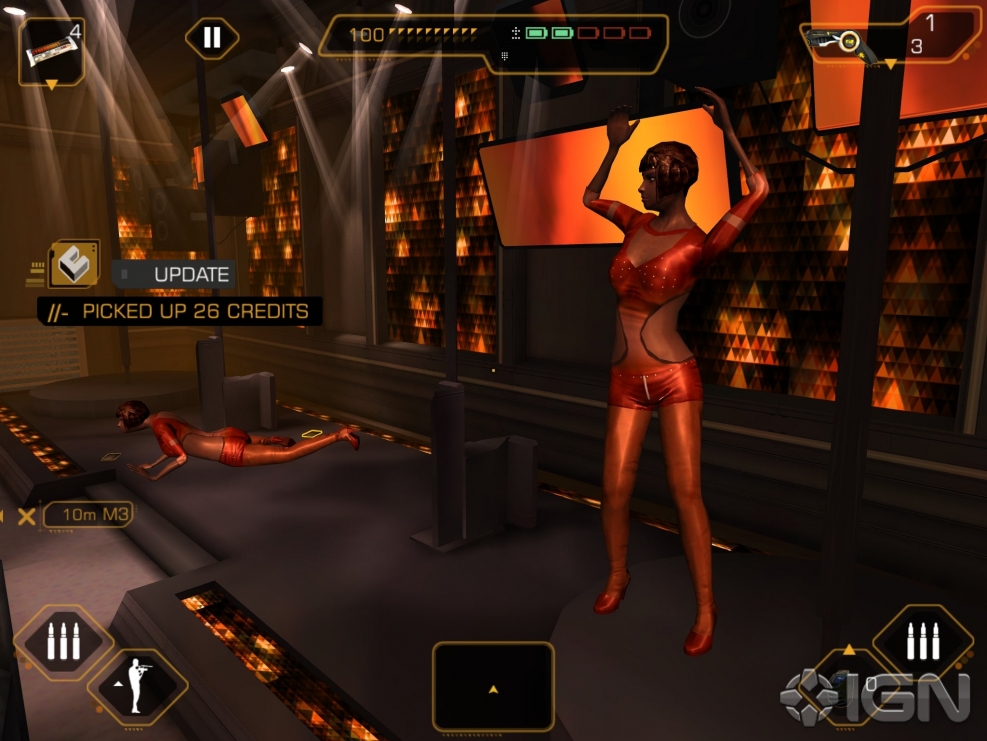Tap the bullets button above the IGN watermark
The width and height of the screenshot is (987, 741).
tap(922, 641)
